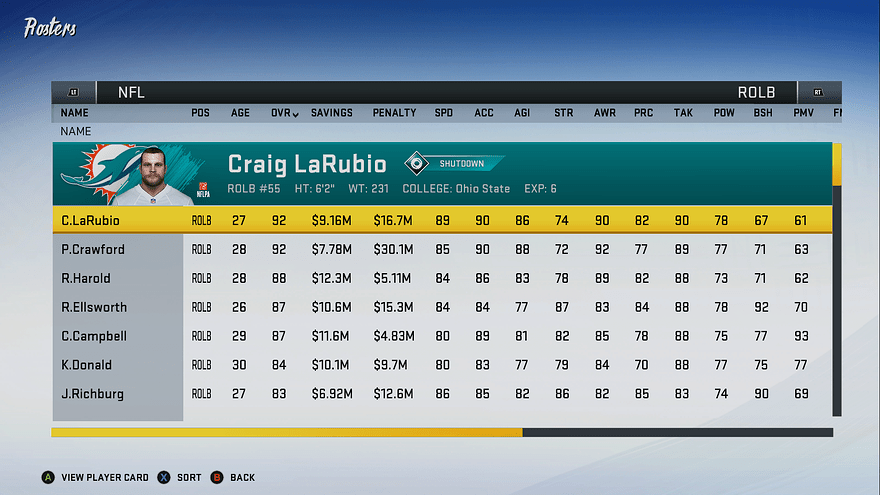Highlight the R.Ellsworth row
880x495 pixels.
[x=440, y=307]
